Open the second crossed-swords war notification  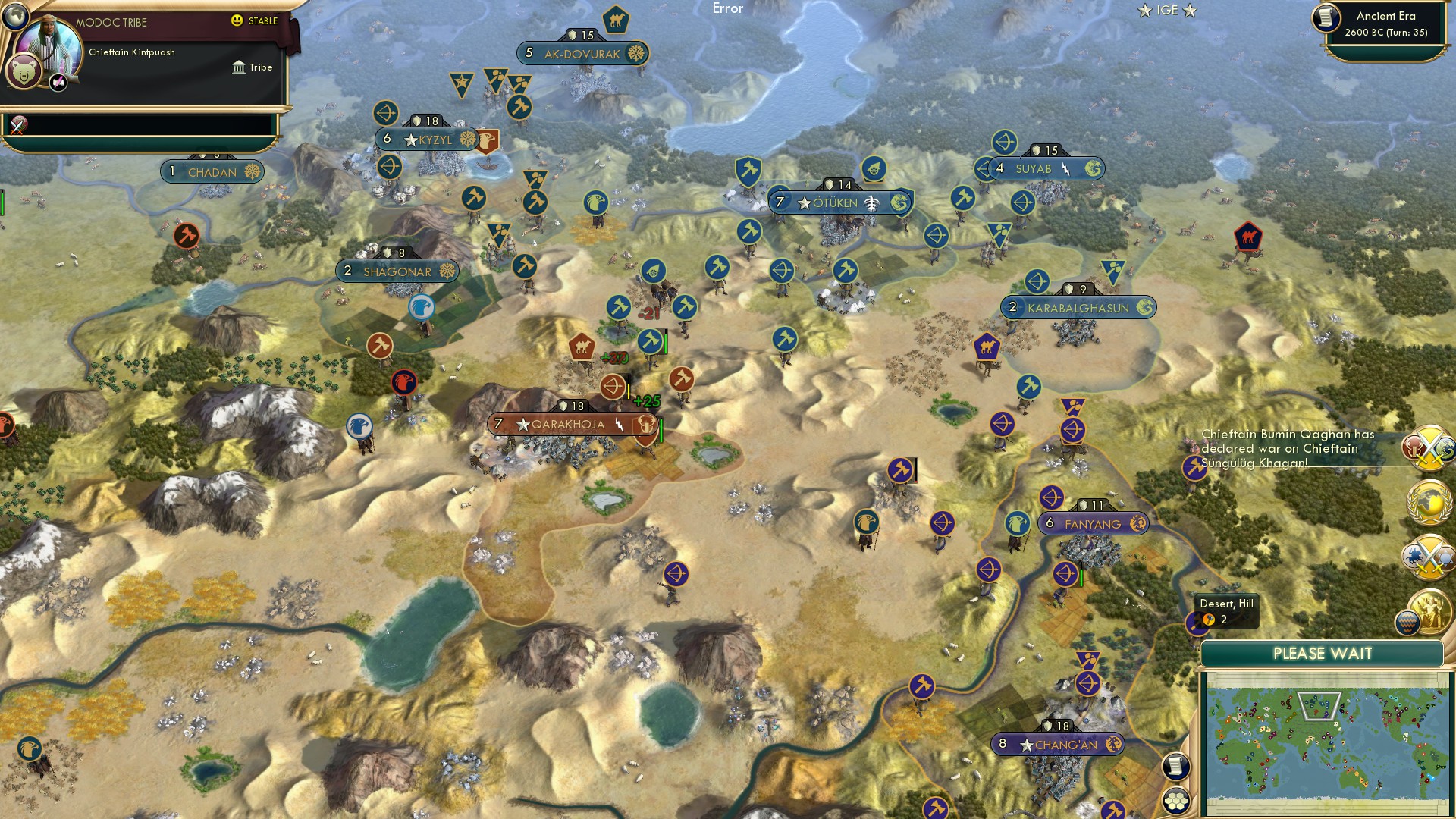click(1429, 554)
